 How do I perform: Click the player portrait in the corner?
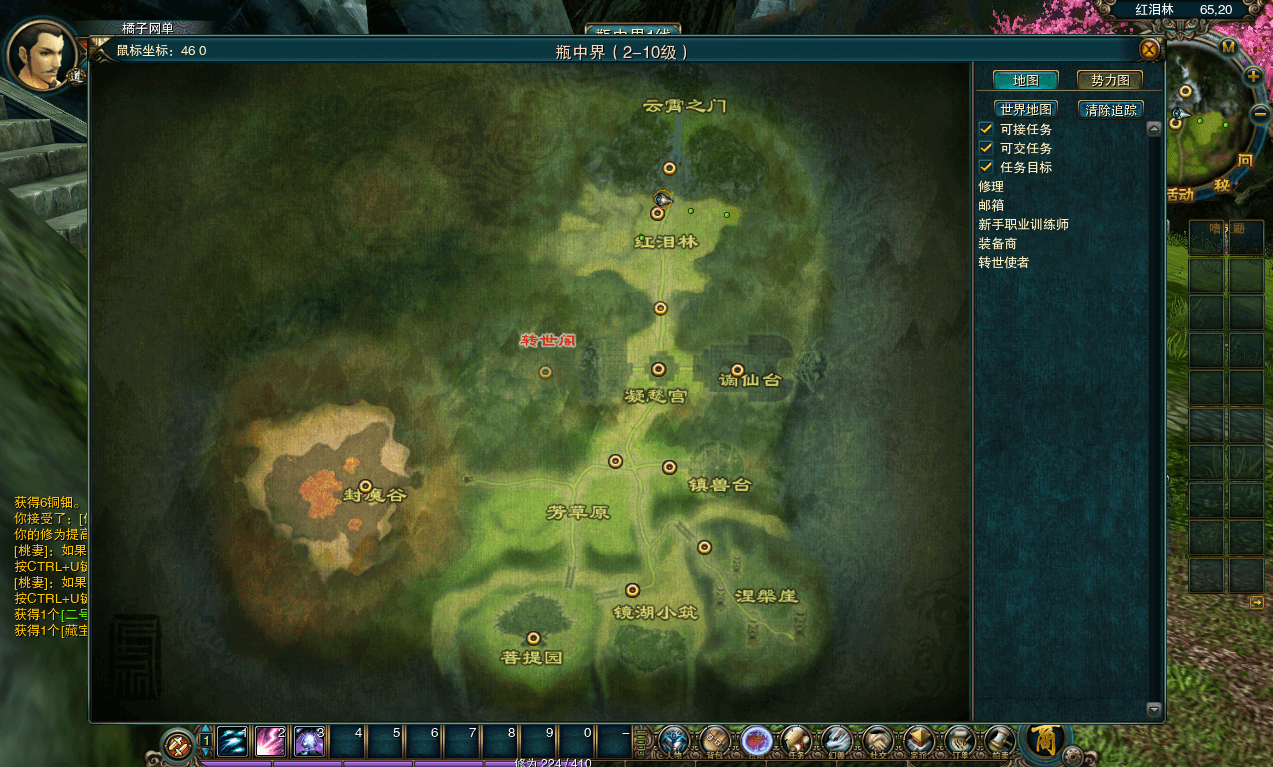(x=42, y=52)
